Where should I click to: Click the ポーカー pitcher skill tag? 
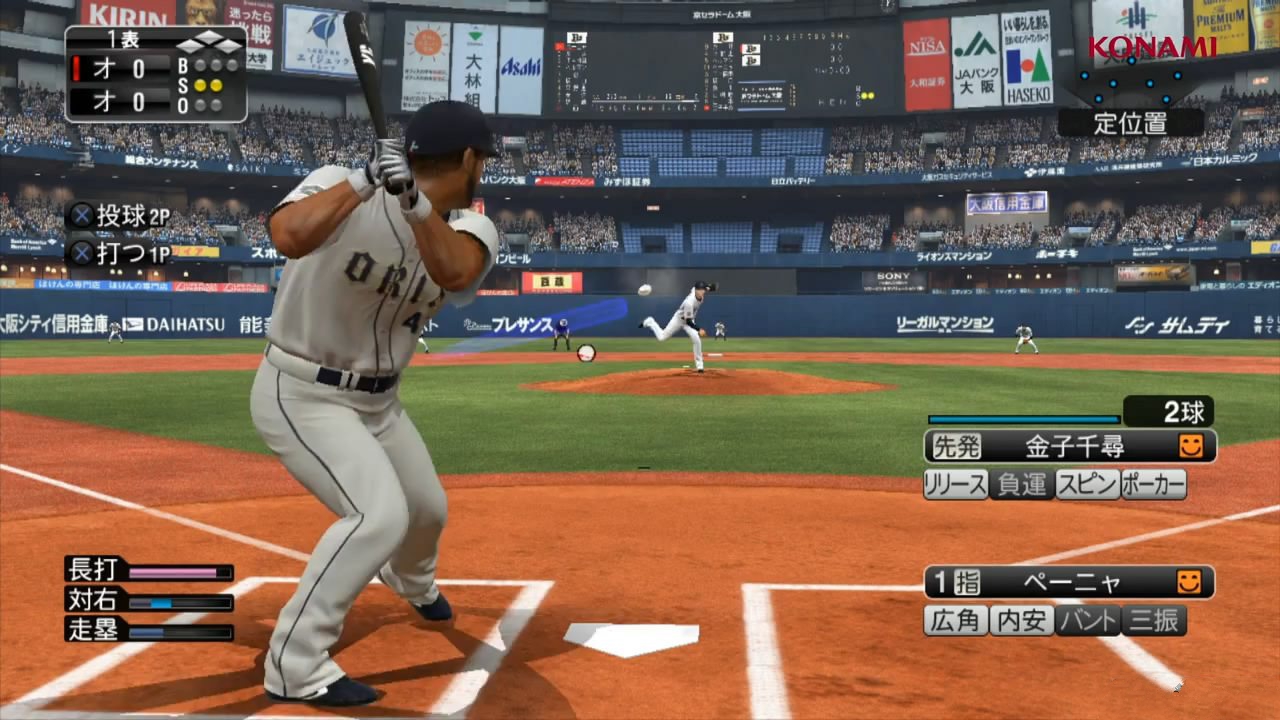(1153, 485)
